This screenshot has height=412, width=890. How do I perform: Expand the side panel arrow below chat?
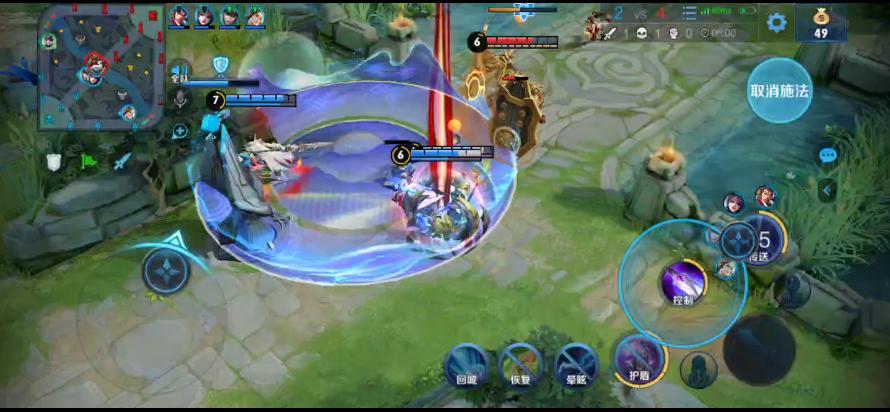pos(828,189)
